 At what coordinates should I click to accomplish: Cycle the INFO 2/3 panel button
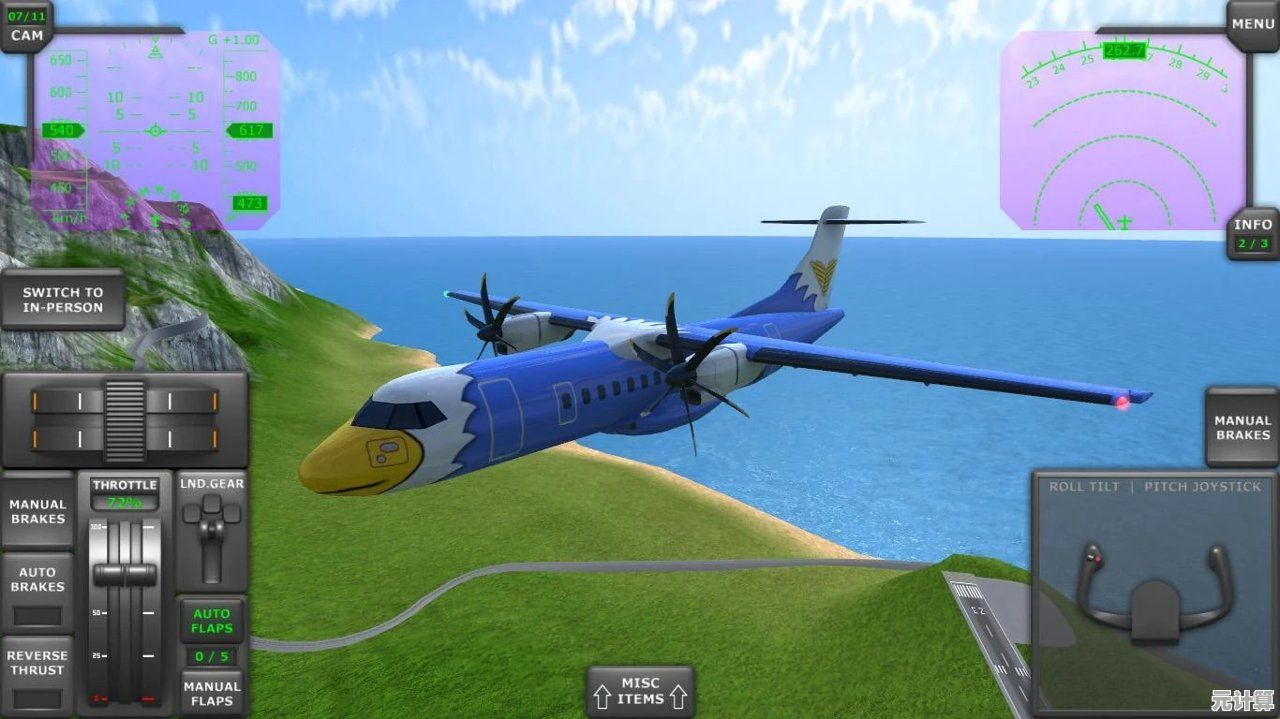[x=1252, y=234]
